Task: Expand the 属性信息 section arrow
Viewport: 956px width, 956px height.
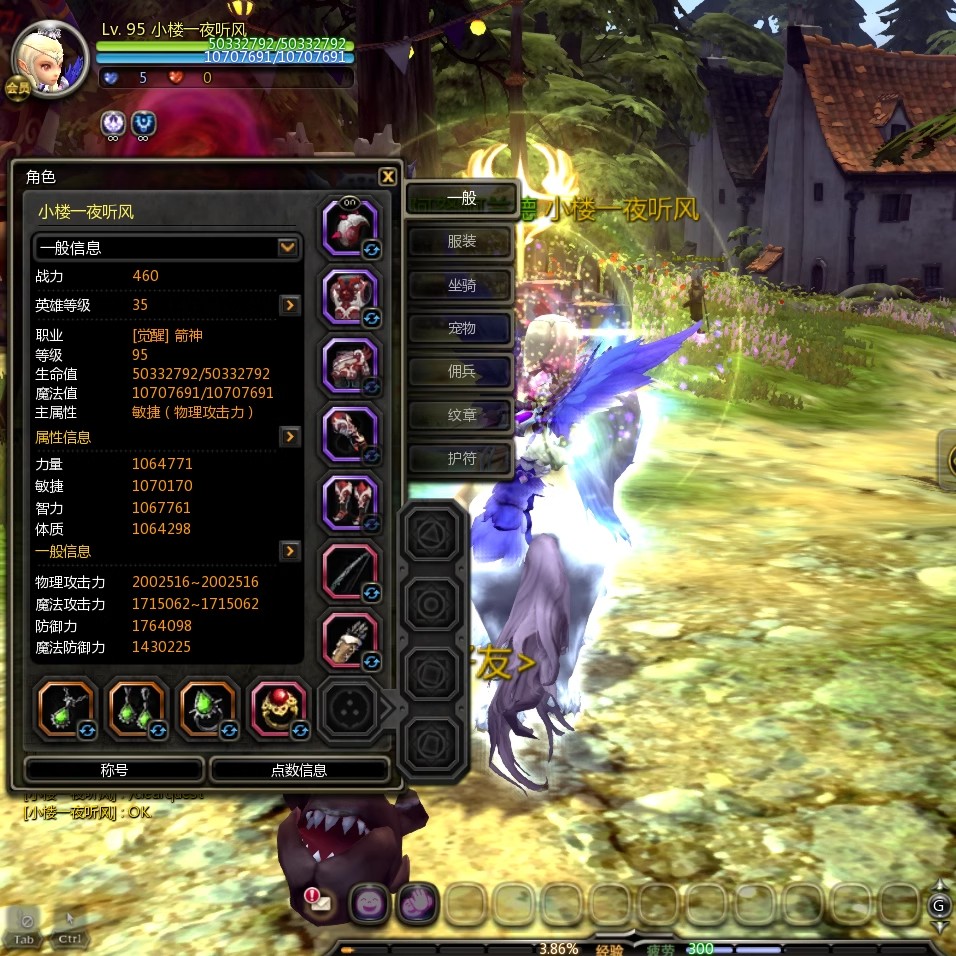Action: pos(290,437)
